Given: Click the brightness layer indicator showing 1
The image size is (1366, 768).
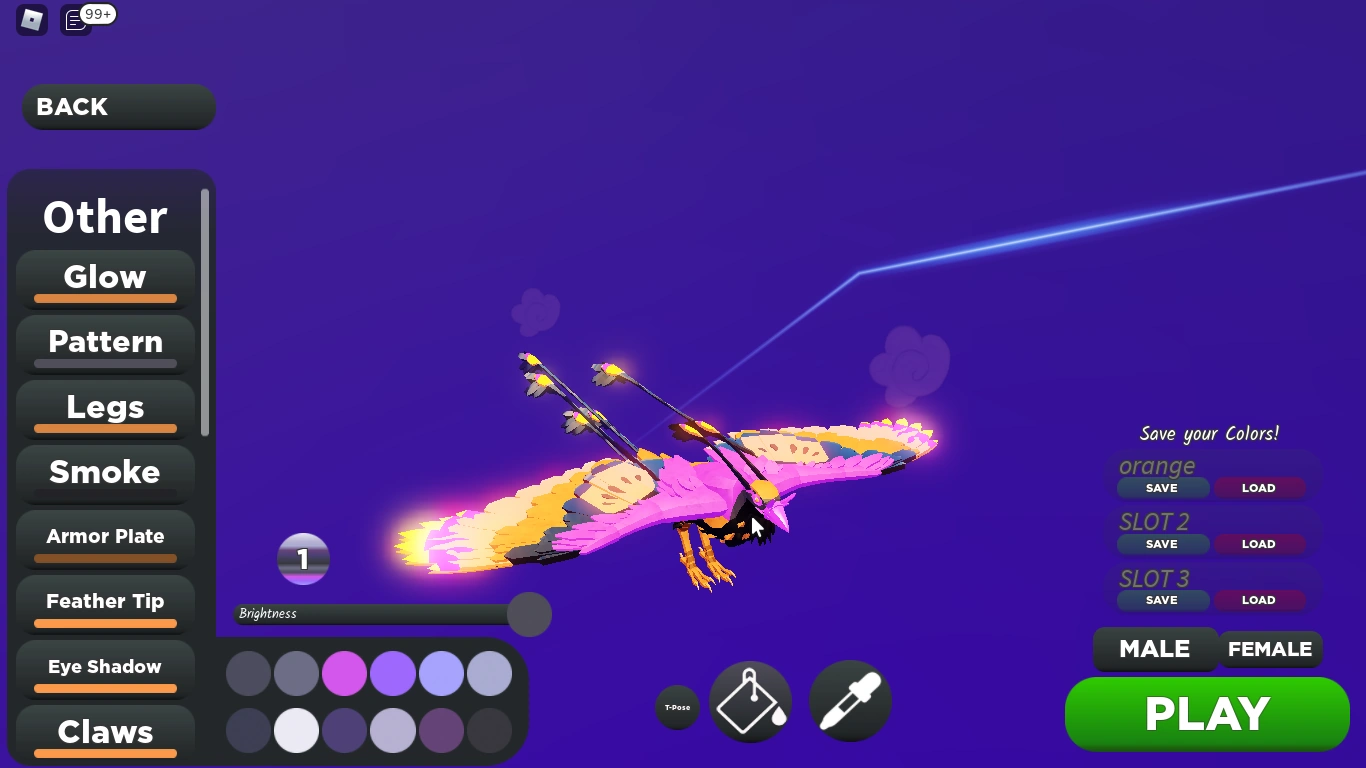Looking at the screenshot, I should tap(303, 559).
